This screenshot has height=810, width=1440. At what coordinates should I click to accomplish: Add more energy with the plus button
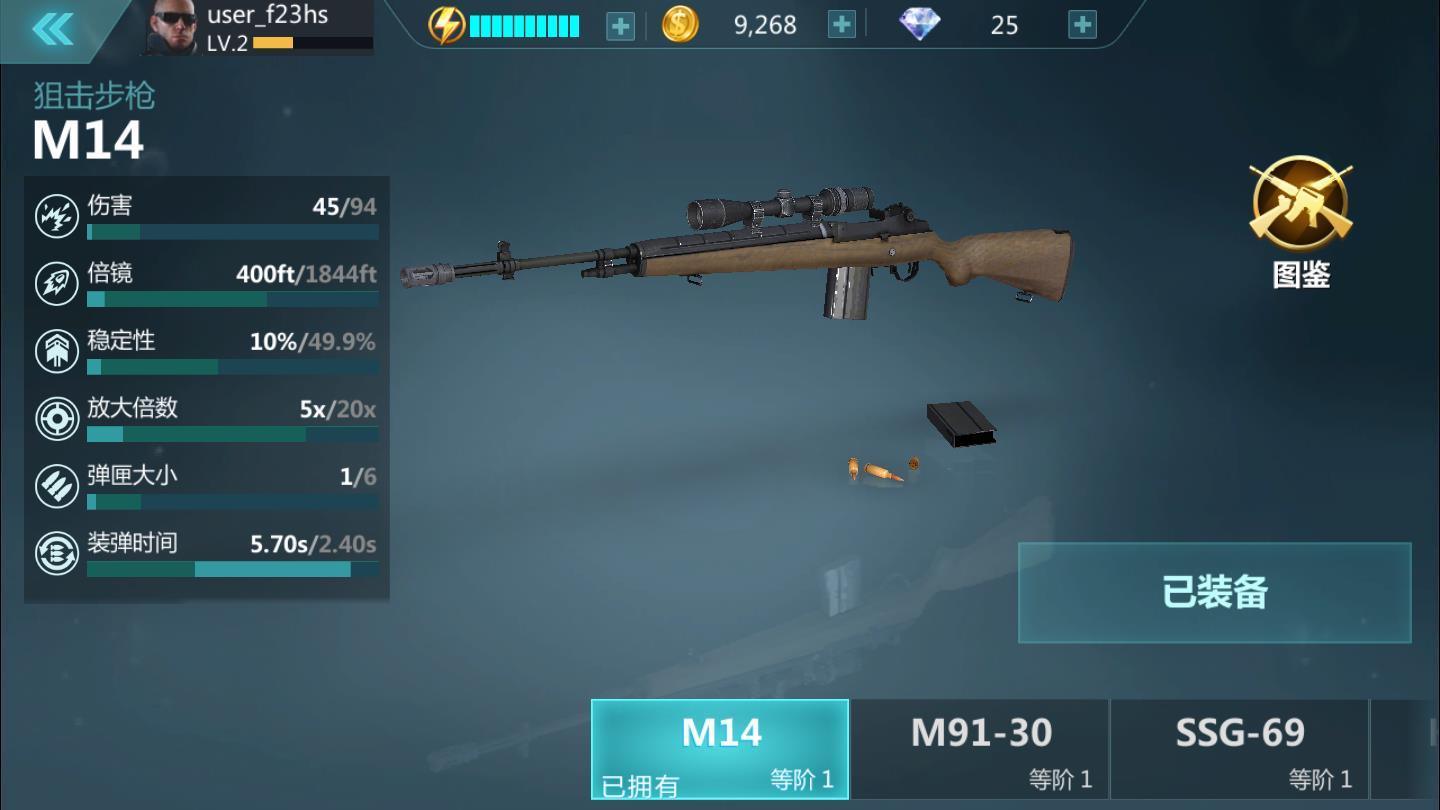pyautogui.click(x=620, y=26)
